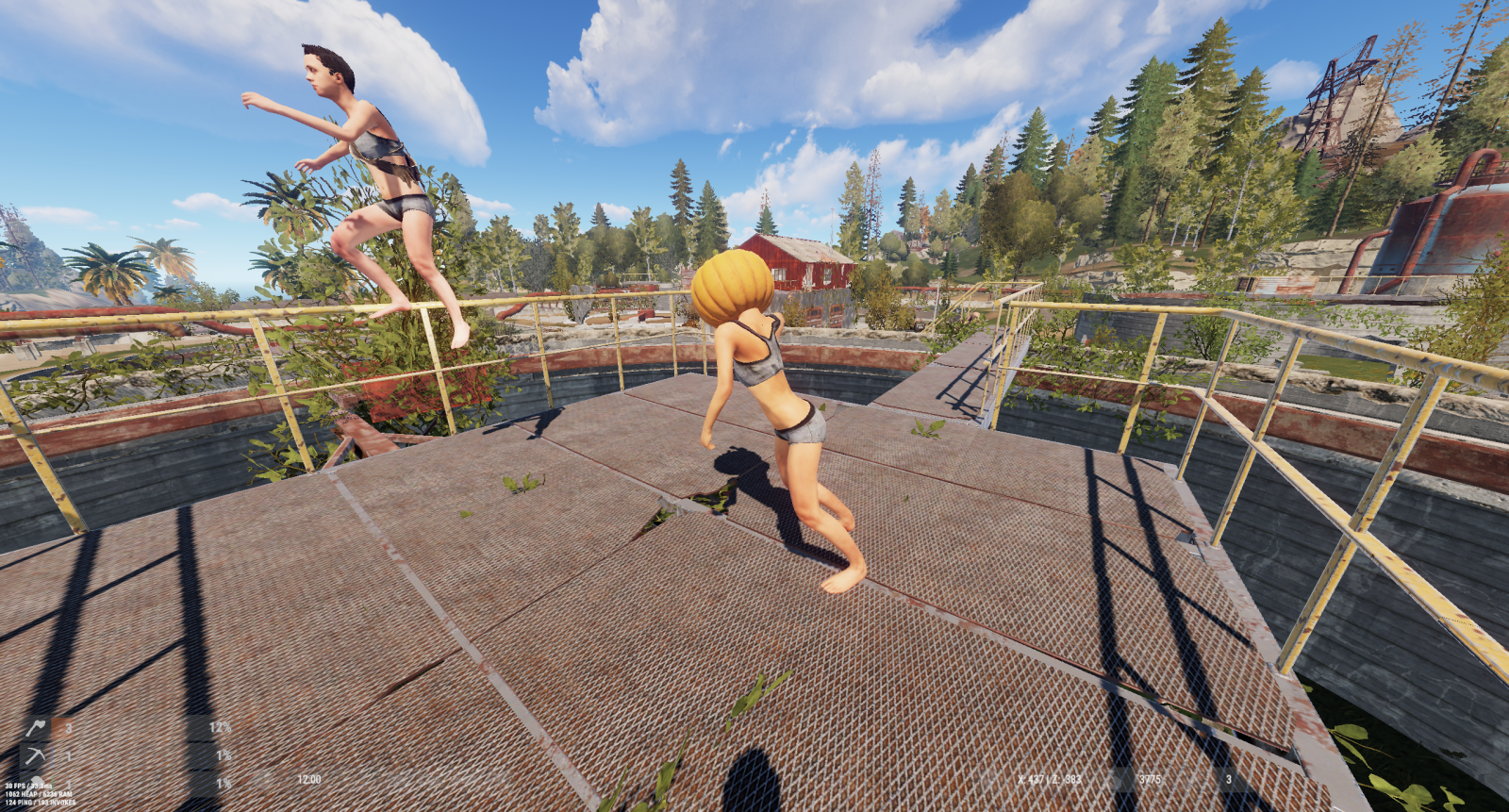The height and width of the screenshot is (812, 1509).
Task: Select the pickaxe icon in the HUD
Action: tap(36, 755)
